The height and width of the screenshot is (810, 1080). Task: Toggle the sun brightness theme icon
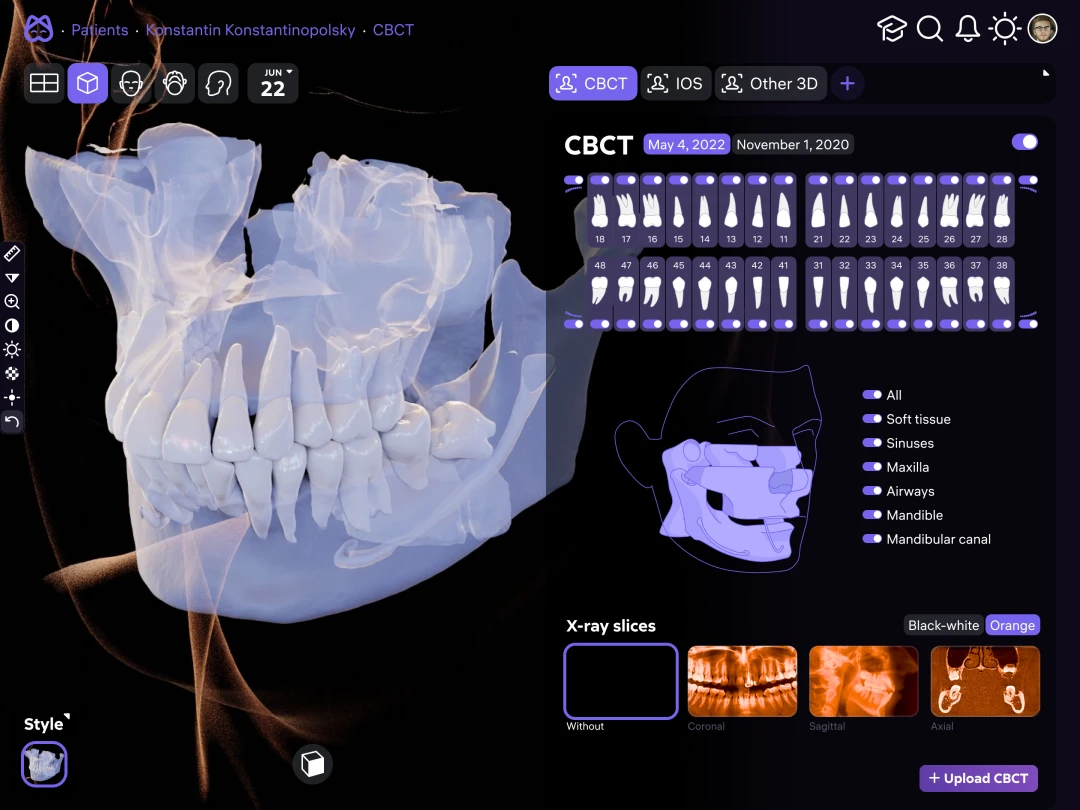pyautogui.click(x=1004, y=29)
